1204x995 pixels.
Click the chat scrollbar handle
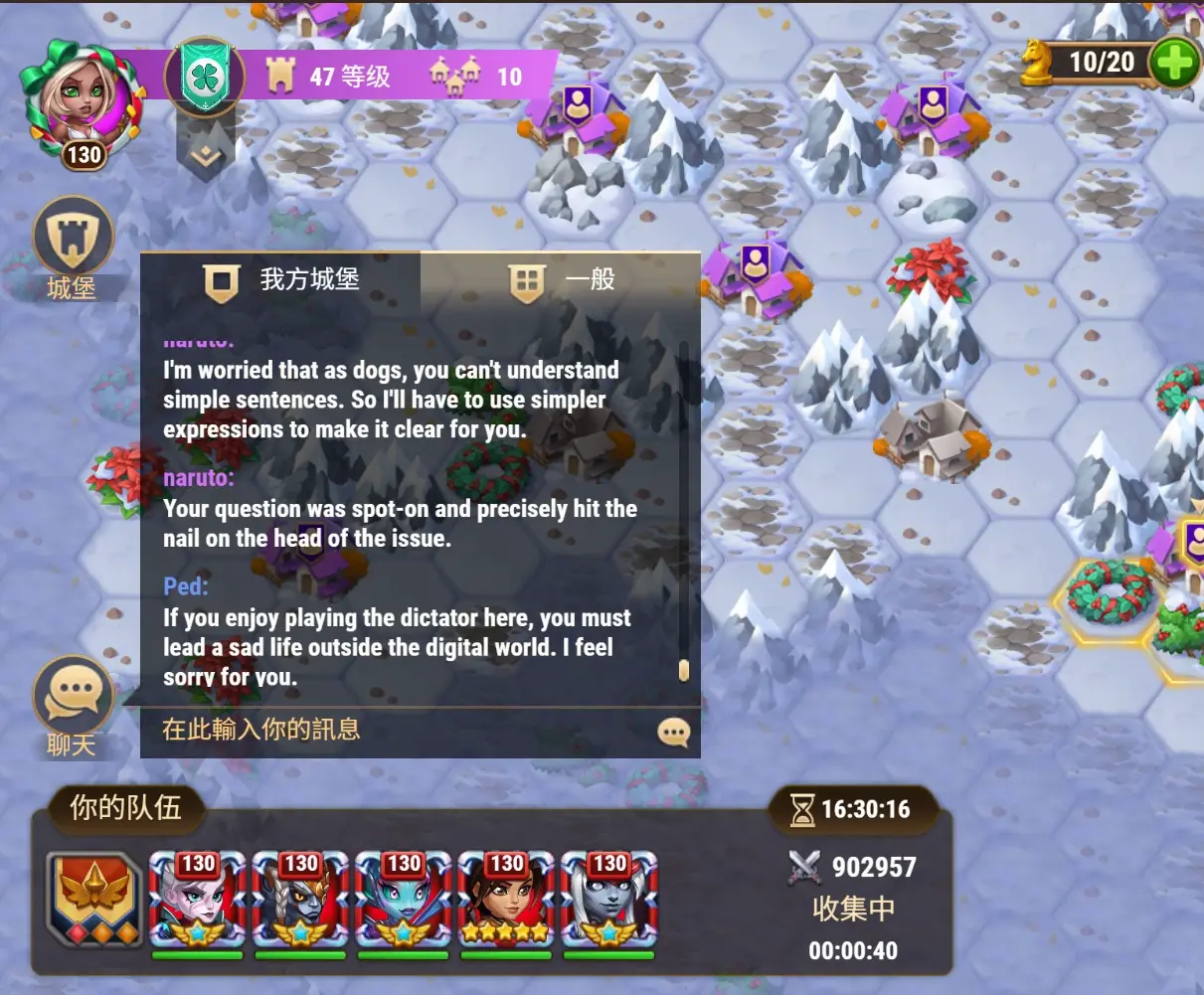[x=684, y=670]
